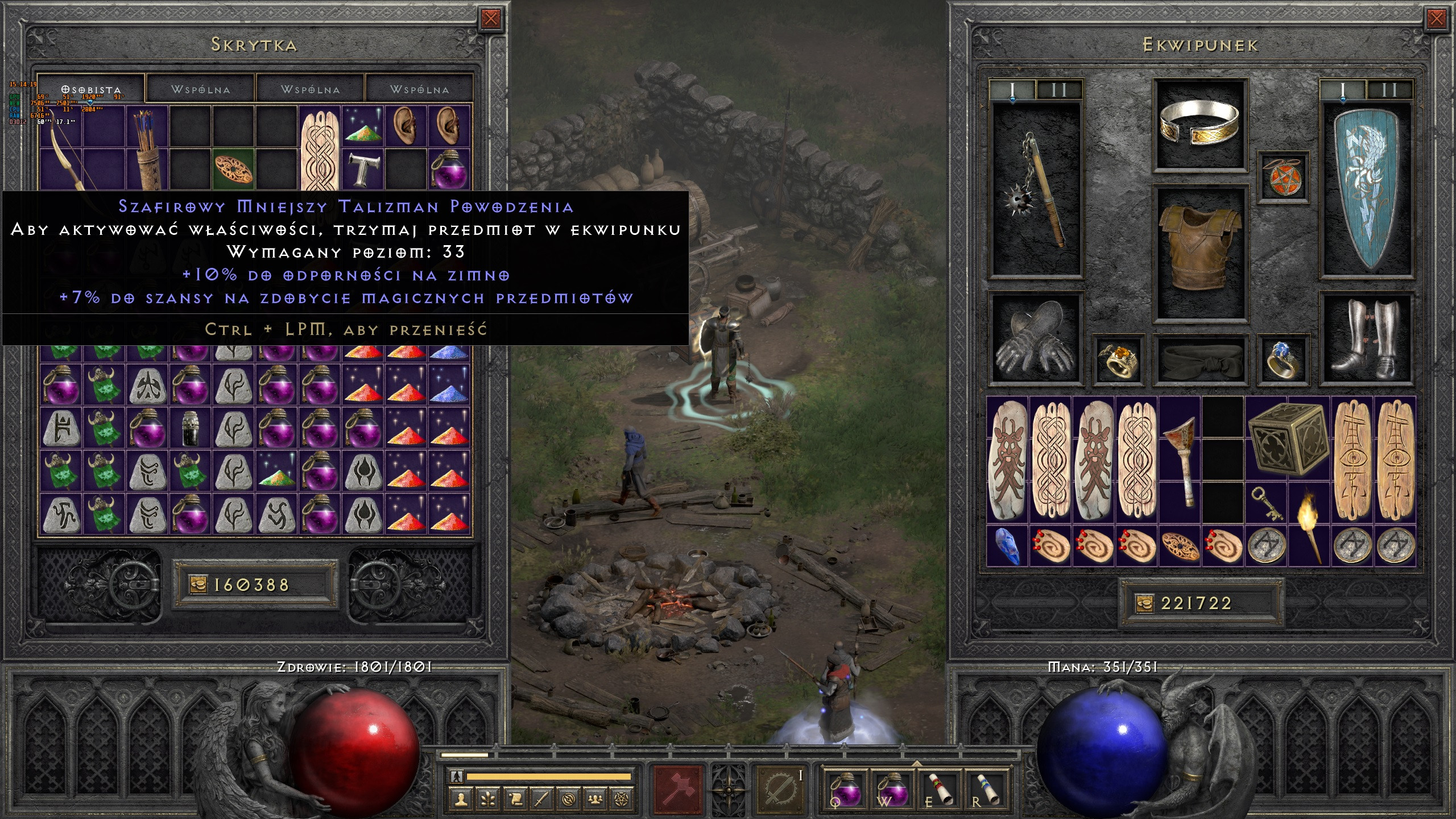The height and width of the screenshot is (819, 1456).
Task: Select the equipped metal boots
Action: tap(1367, 340)
